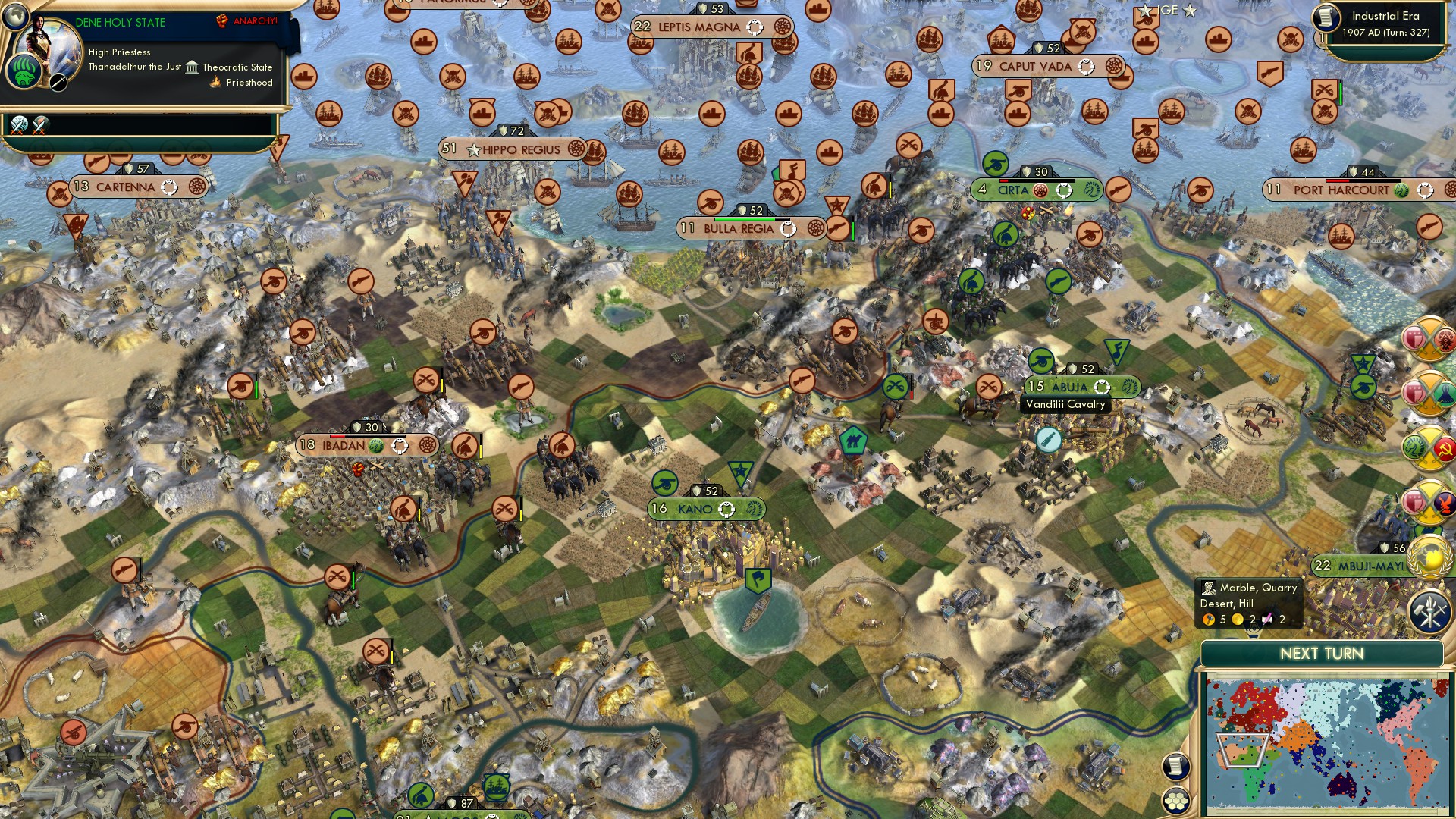This screenshot has height=819, width=1456.
Task: Open the Social Policies scroll icon
Action: tap(1176, 766)
